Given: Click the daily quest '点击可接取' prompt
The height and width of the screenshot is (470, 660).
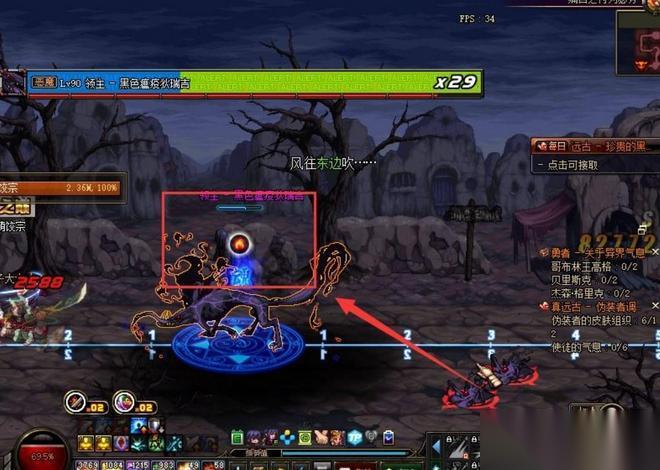Looking at the screenshot, I should (x=573, y=165).
